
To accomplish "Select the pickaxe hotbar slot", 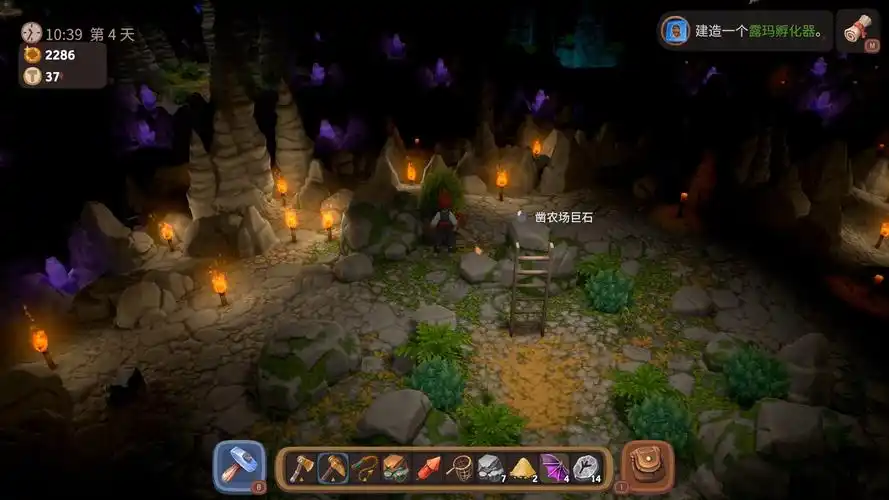I will pos(333,468).
